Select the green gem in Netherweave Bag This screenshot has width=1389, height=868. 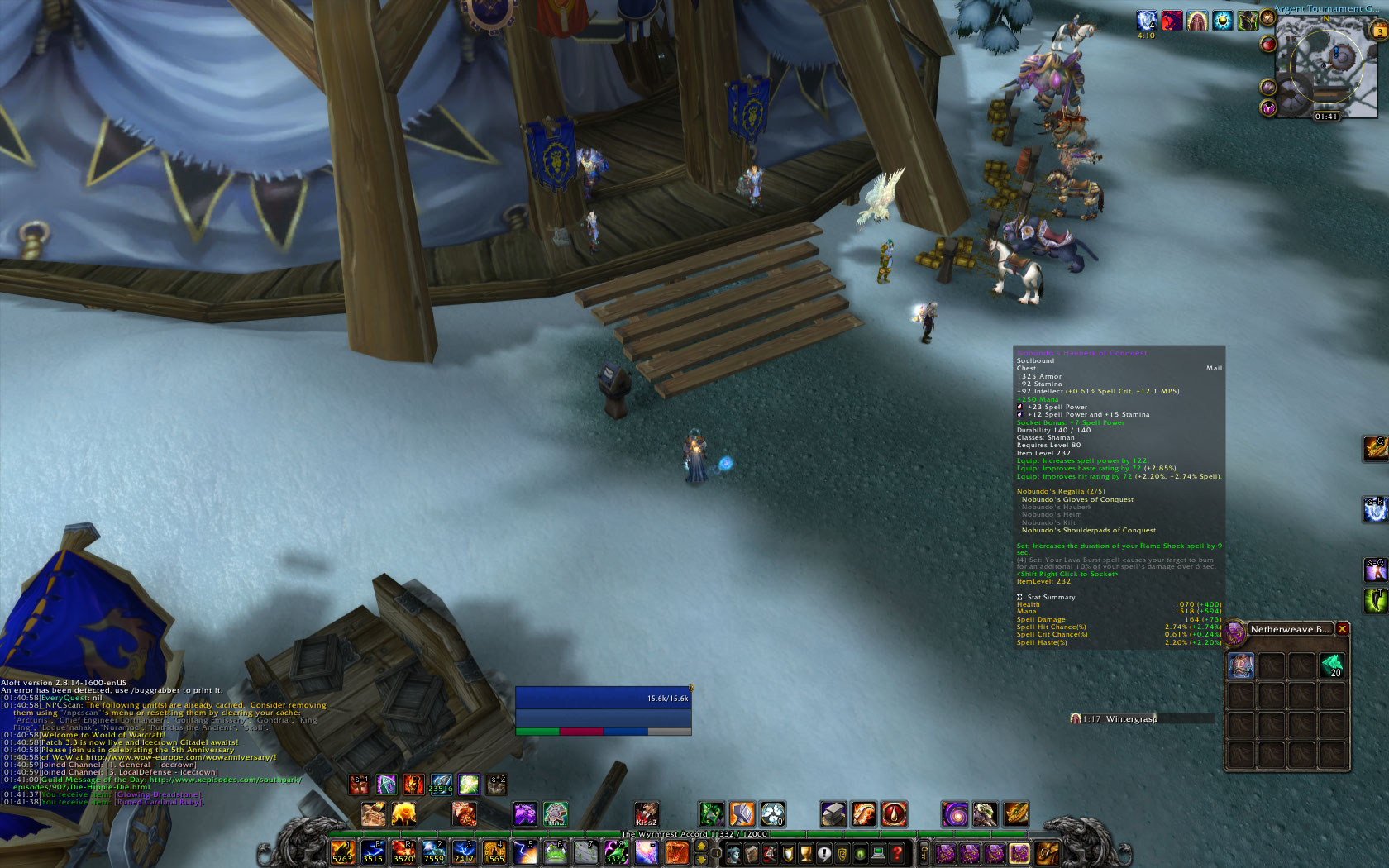coord(1331,665)
